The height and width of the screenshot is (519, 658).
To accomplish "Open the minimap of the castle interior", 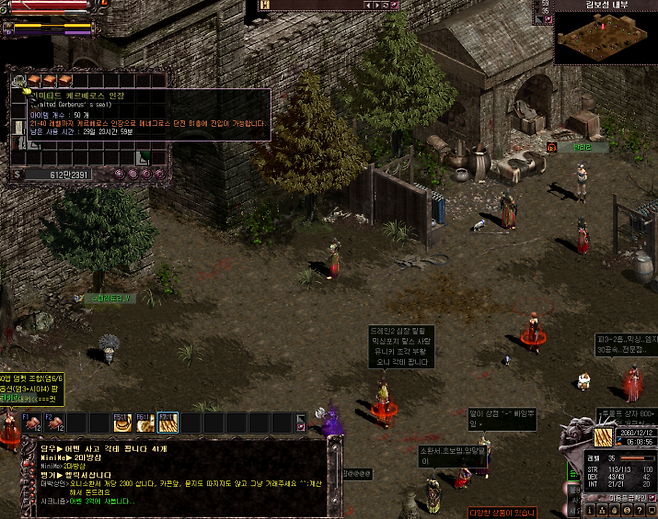I will (604, 37).
